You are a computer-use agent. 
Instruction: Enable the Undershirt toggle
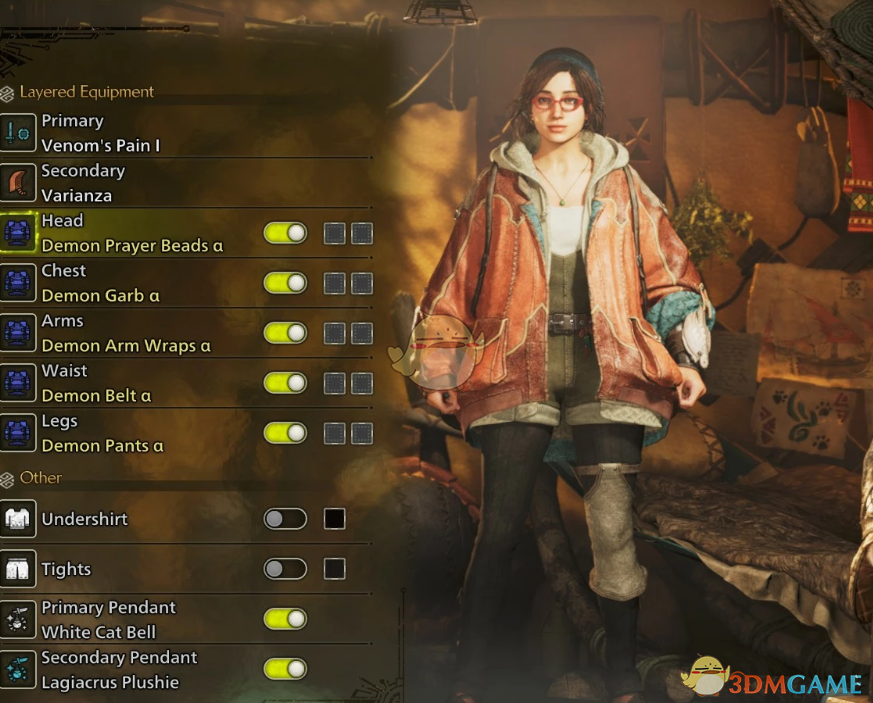(285, 519)
